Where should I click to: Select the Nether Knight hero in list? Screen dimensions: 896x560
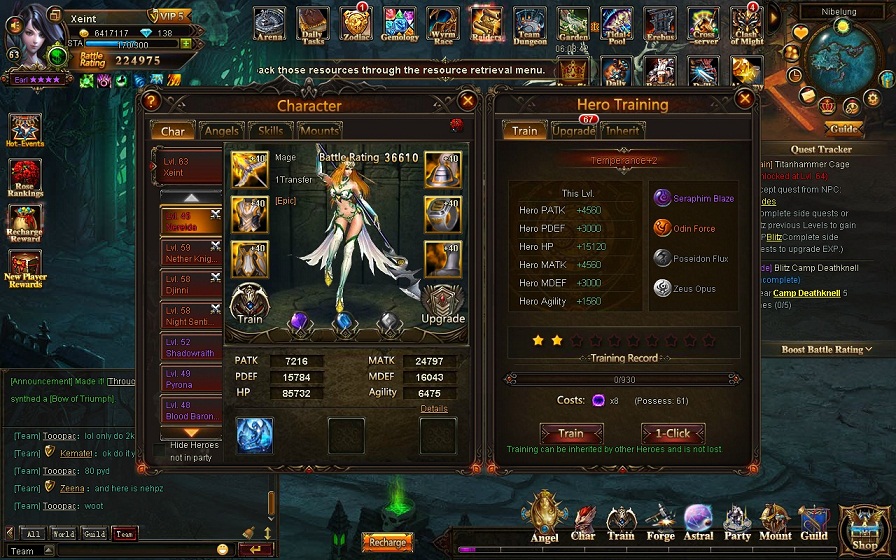tap(191, 253)
